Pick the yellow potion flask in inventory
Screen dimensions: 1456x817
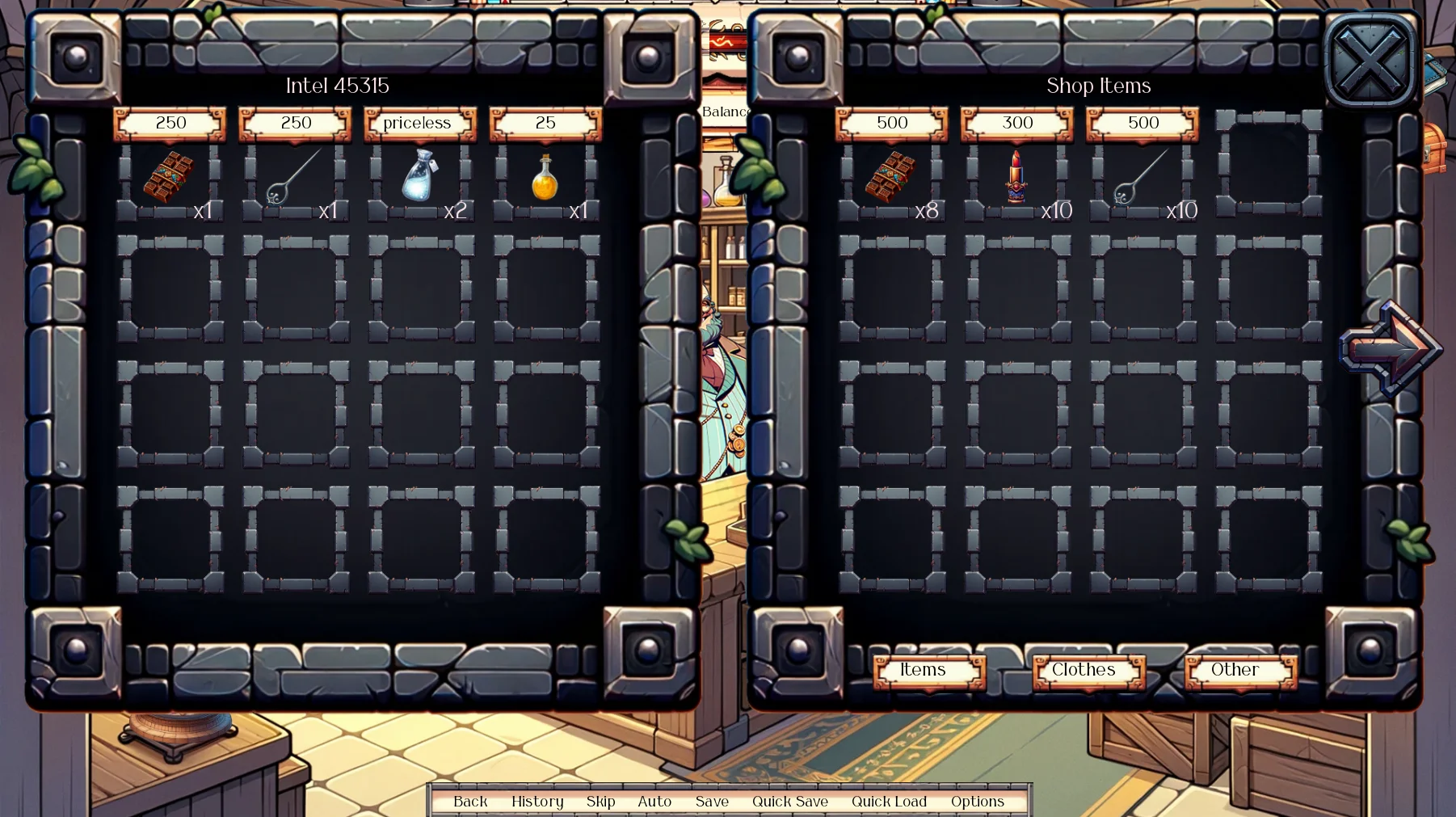coord(545,178)
